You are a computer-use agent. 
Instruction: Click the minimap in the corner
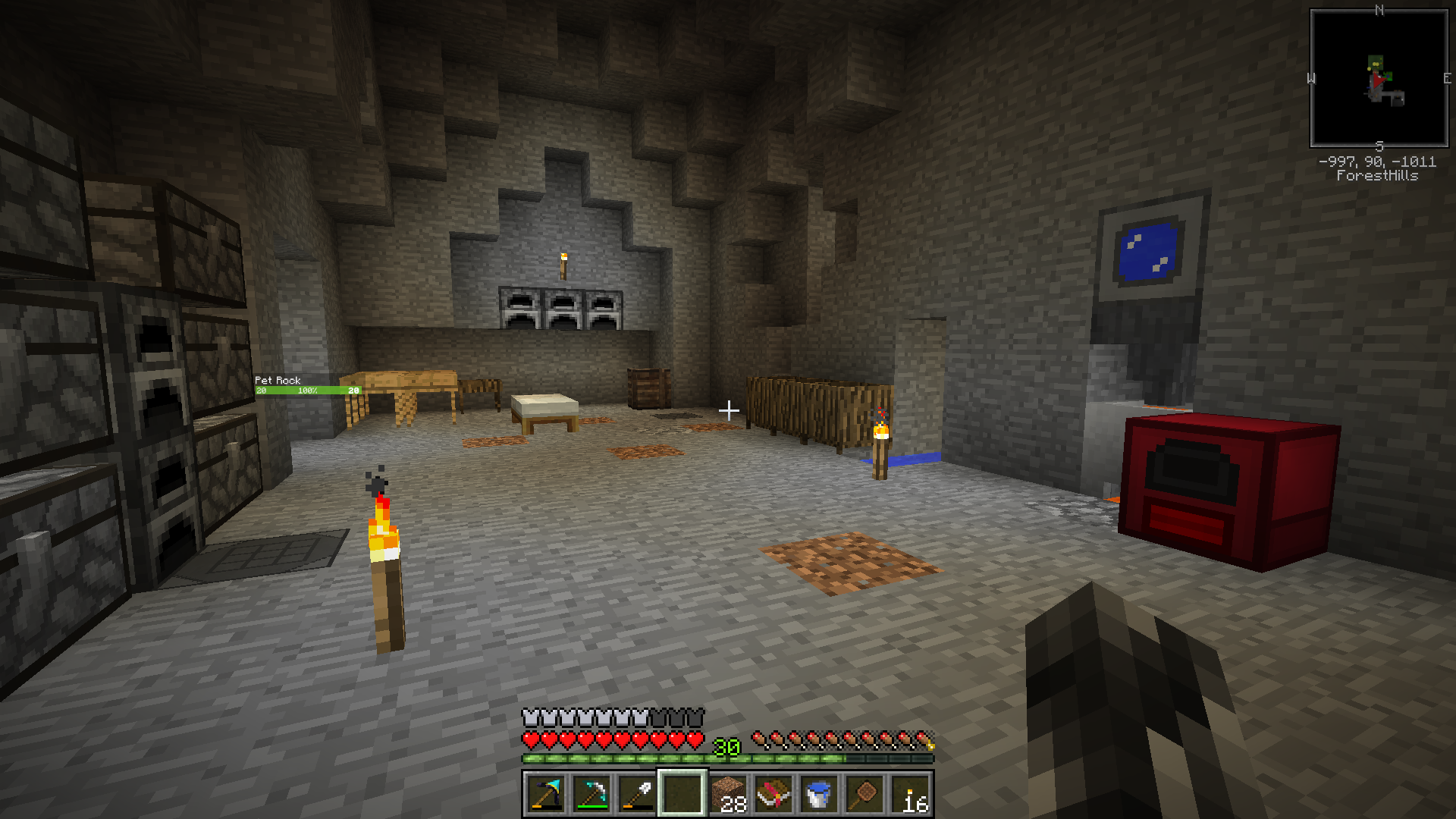pos(1379,78)
